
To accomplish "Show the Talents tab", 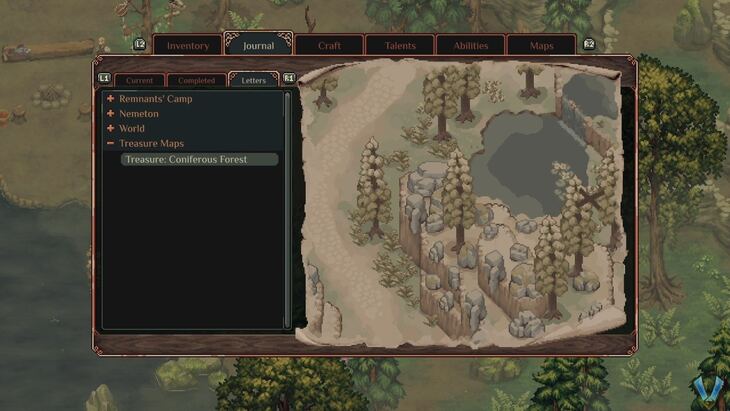I will pyautogui.click(x=400, y=46).
